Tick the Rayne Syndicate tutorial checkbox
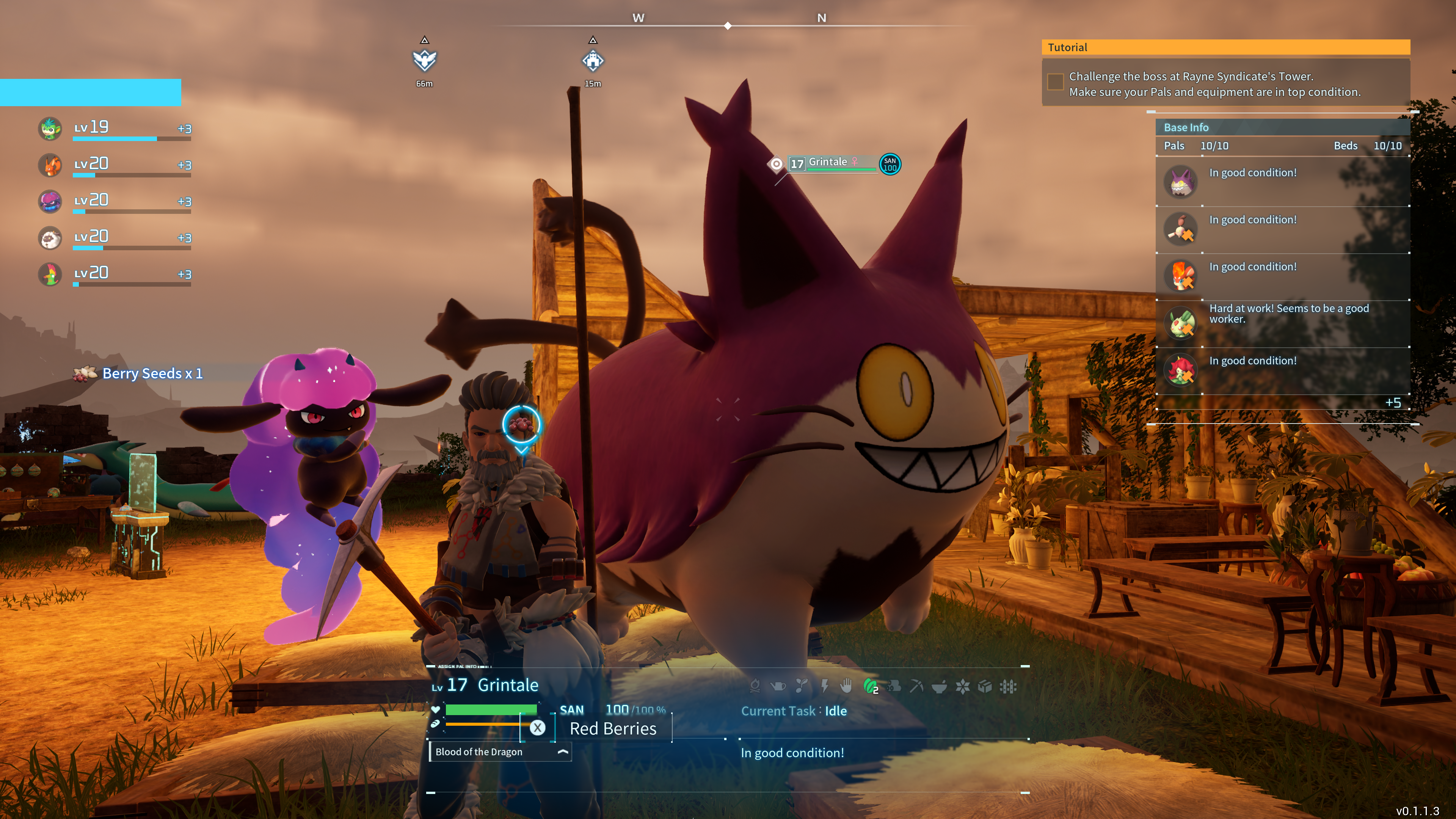The width and height of the screenshot is (1456, 819). click(x=1055, y=82)
